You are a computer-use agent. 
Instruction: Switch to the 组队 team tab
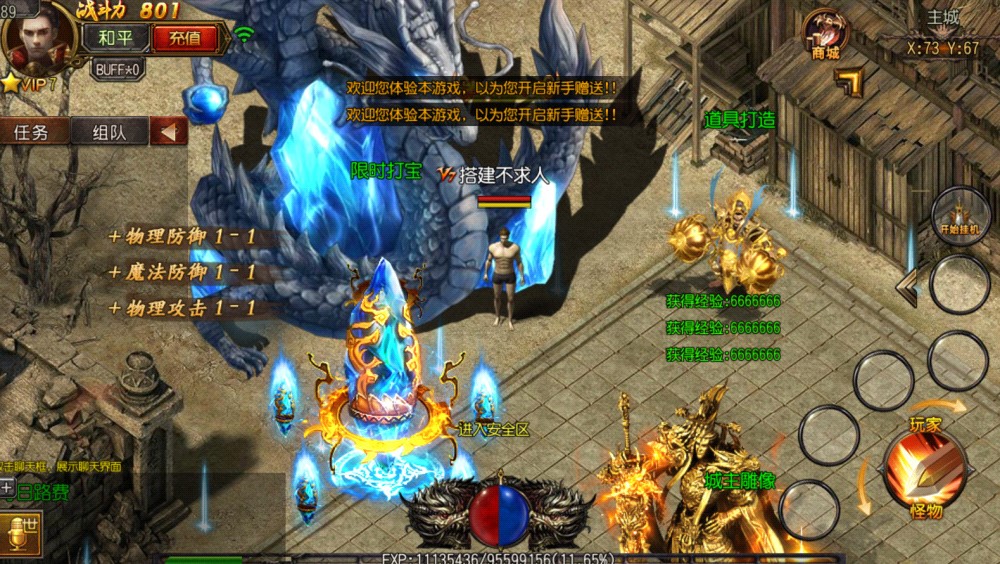[109, 132]
